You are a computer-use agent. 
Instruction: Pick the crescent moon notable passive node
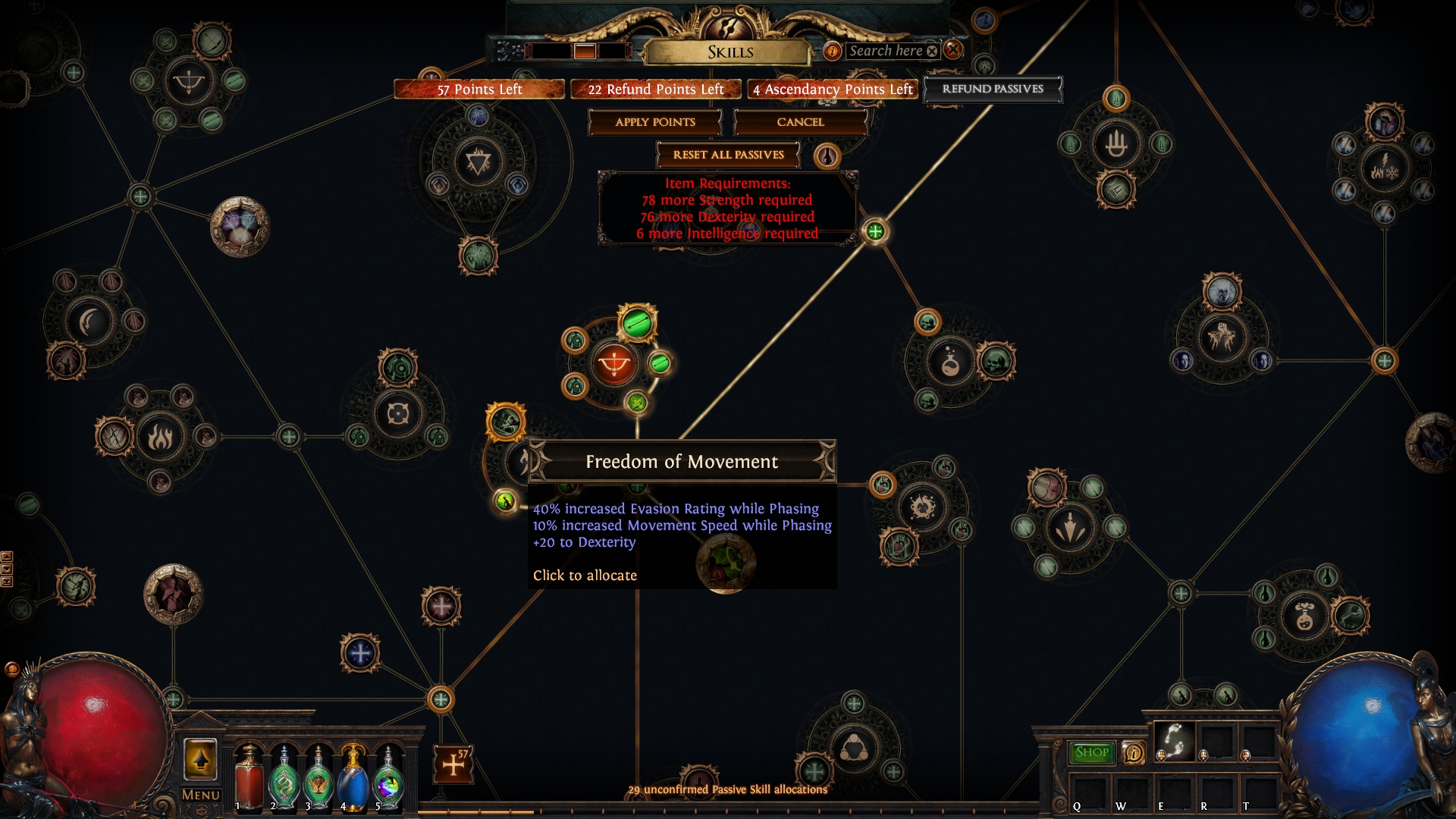[x=90, y=322]
